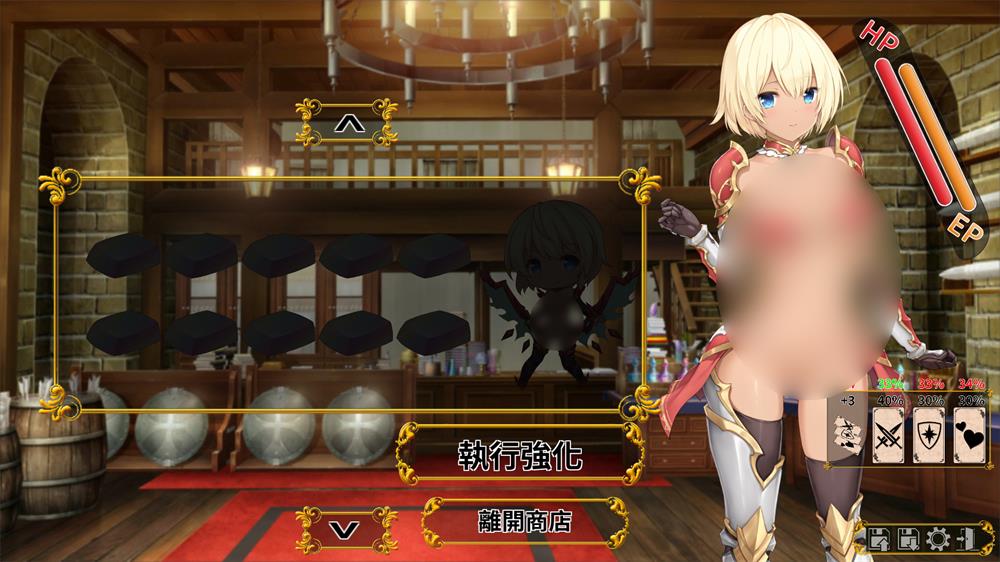Open the stacked card deck
The height and width of the screenshot is (562, 1000).
pyautogui.click(x=847, y=434)
